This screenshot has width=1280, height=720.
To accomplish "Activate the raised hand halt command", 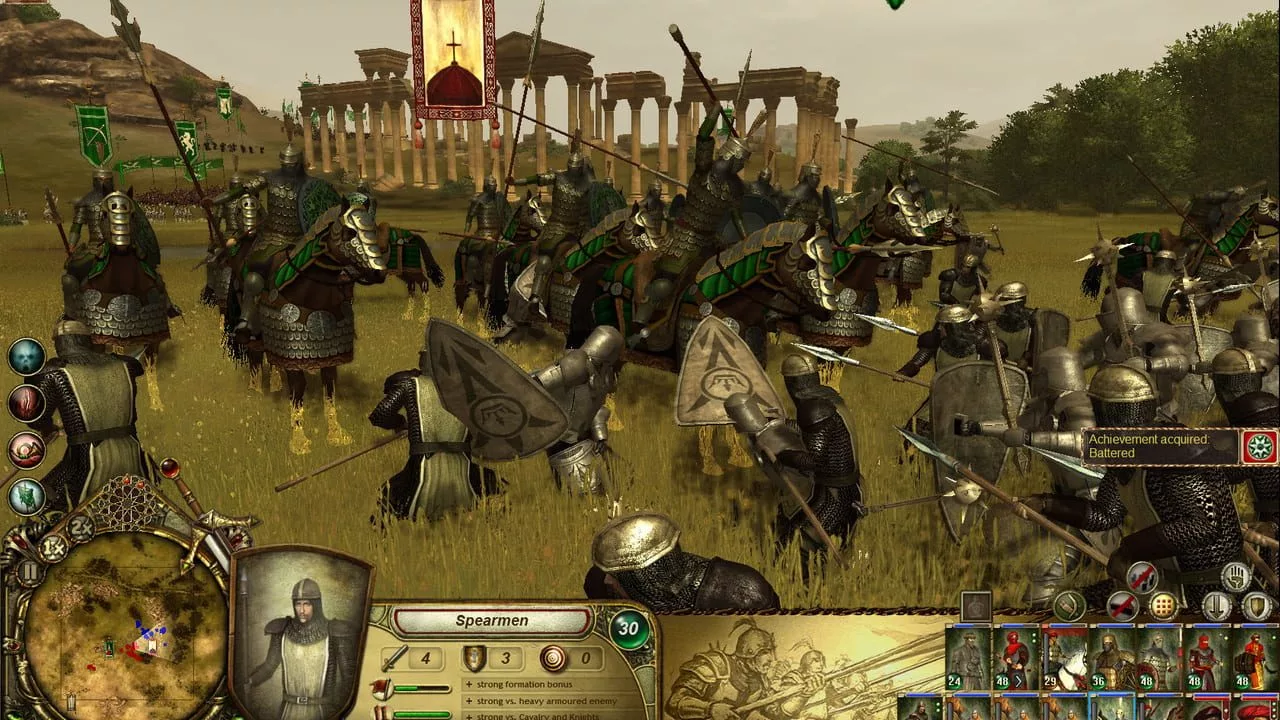I will 1236,576.
